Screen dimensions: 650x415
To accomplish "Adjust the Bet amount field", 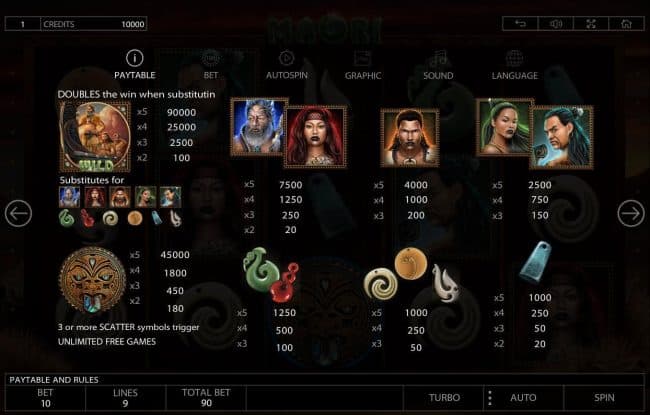I will [45, 398].
